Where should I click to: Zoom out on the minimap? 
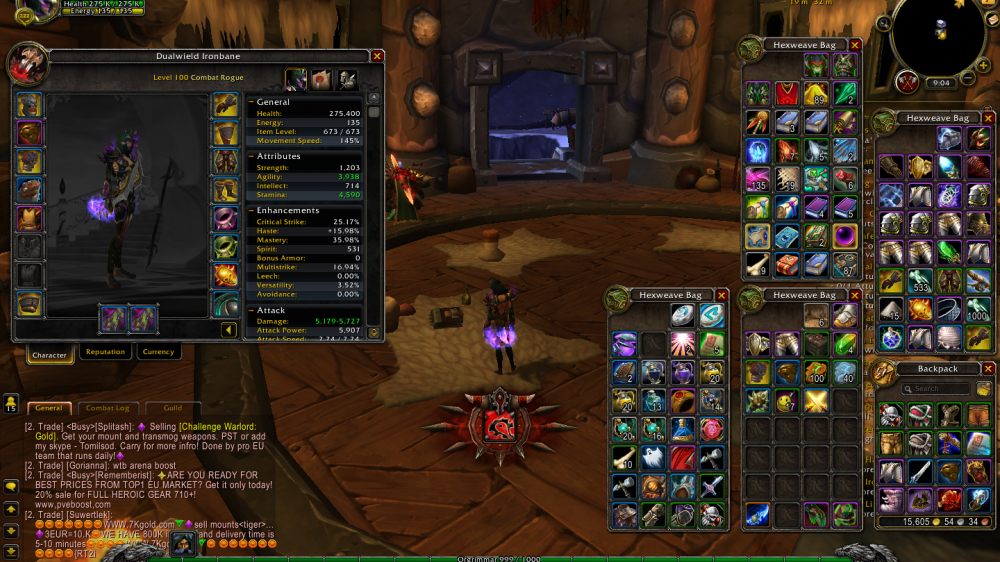(968, 78)
